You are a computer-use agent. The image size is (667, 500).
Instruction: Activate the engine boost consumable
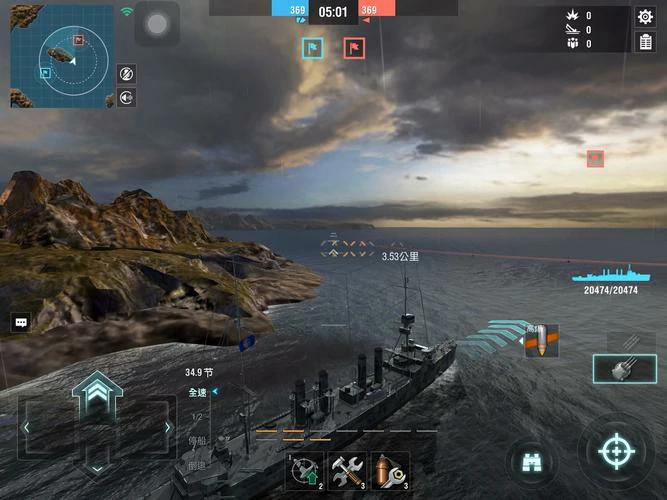[305, 470]
